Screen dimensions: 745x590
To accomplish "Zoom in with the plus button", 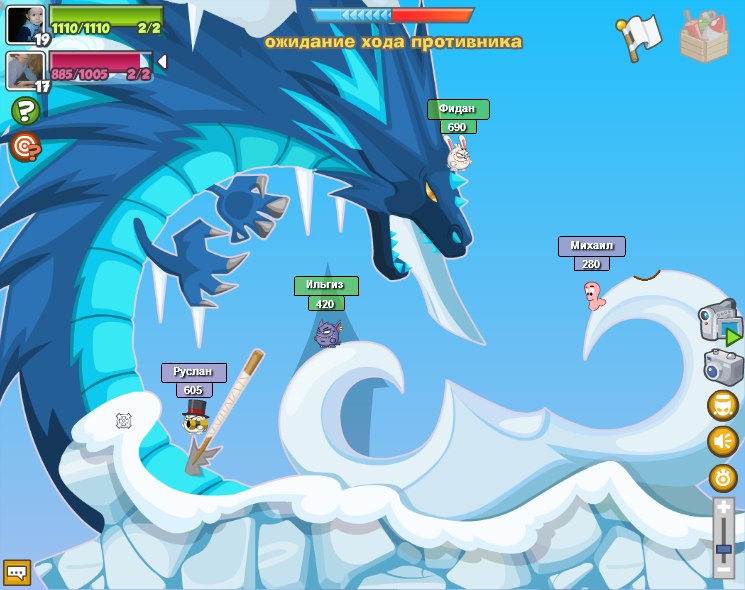I will pos(723,508).
